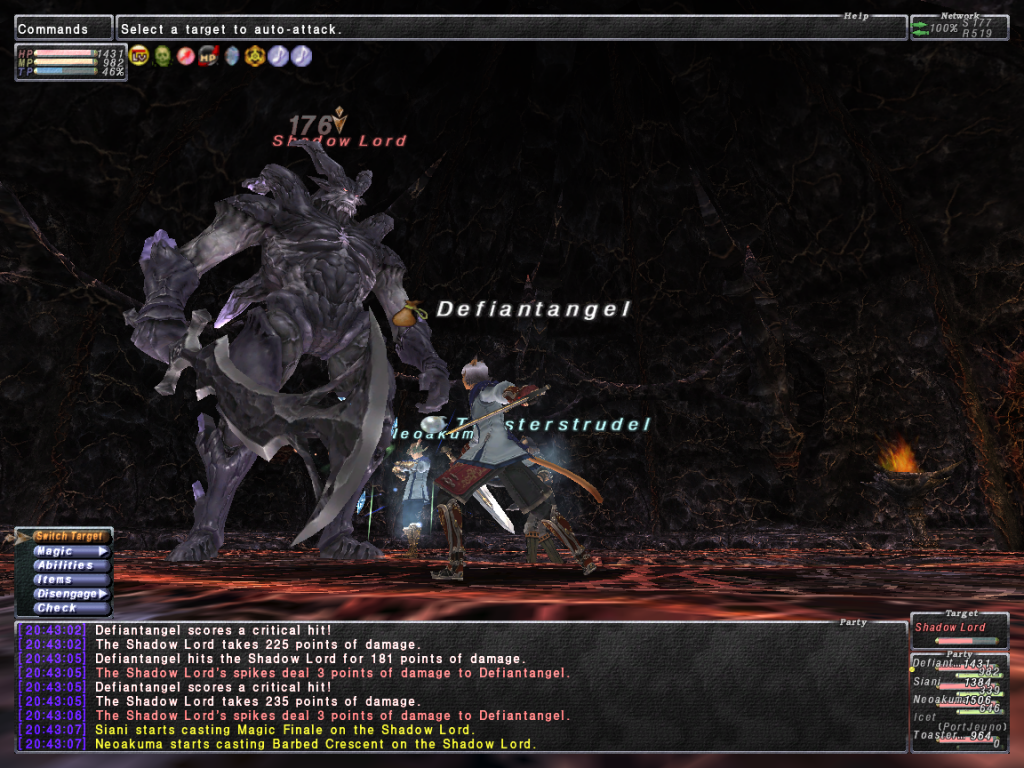Click the Network status box
Screen dimensions: 1024x768
click(x=958, y=28)
